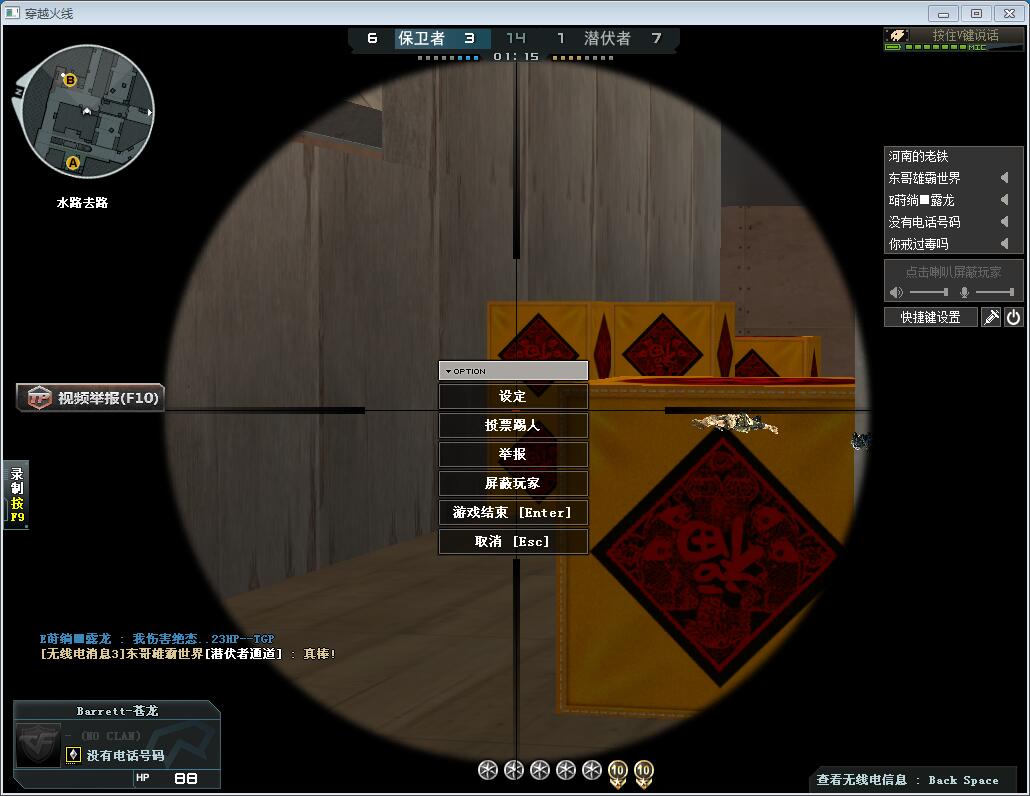The image size is (1030, 796).
Task: Mute speaker next to 你戒过毒吗
Action: pos(1004,244)
